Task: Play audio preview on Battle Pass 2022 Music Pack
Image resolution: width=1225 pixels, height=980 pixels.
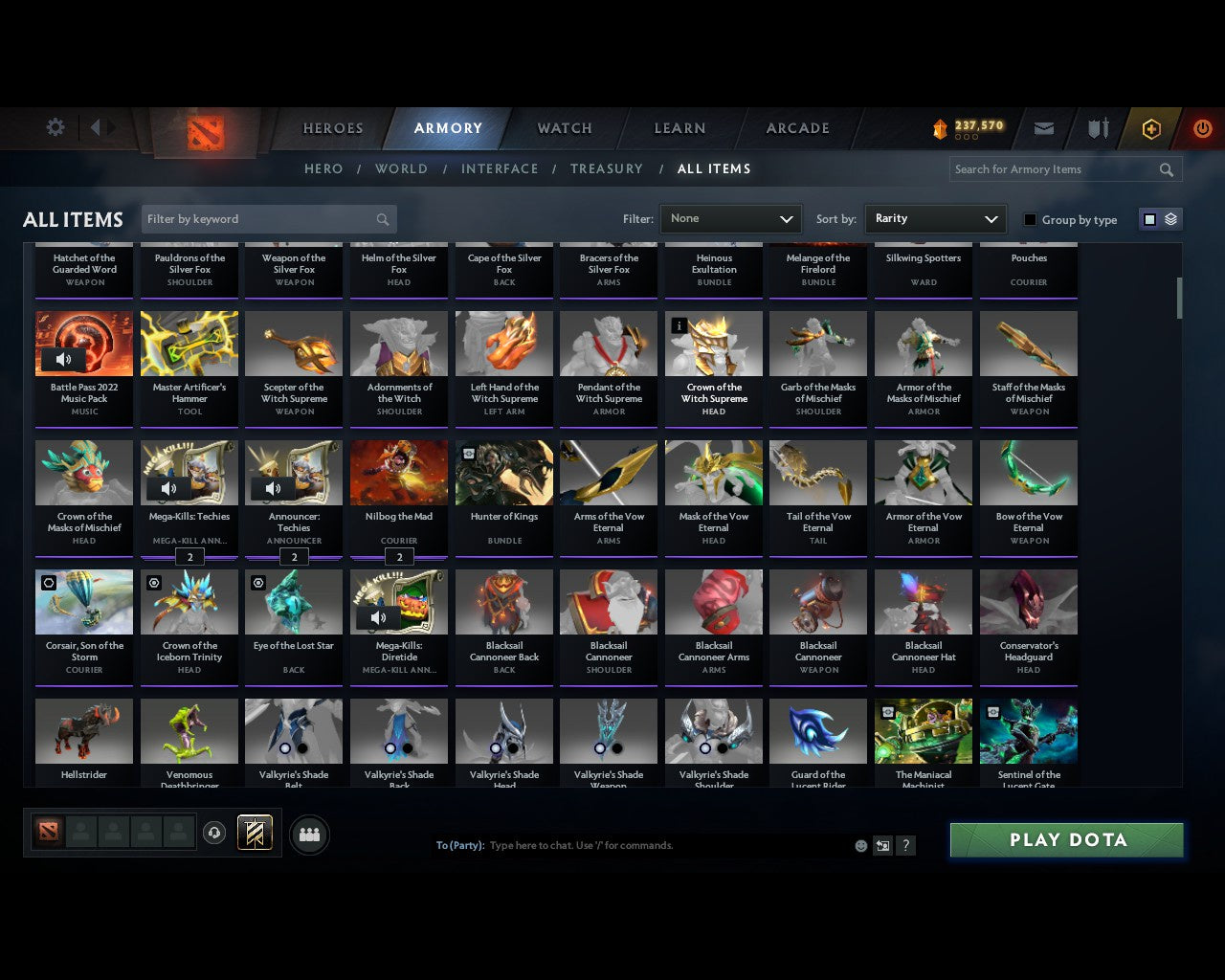Action: pyautogui.click(x=64, y=360)
